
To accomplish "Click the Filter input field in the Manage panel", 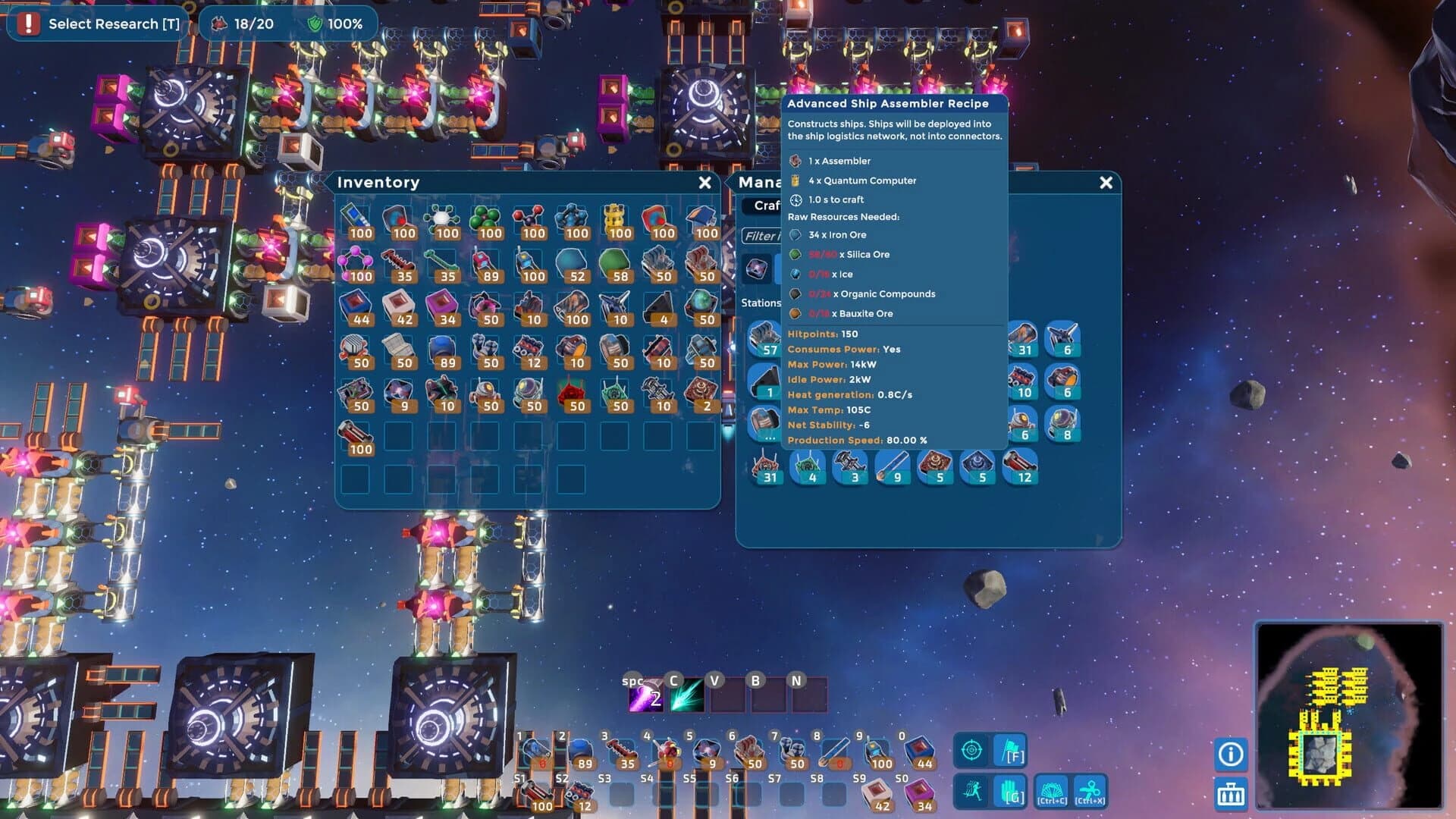I will [x=761, y=237].
